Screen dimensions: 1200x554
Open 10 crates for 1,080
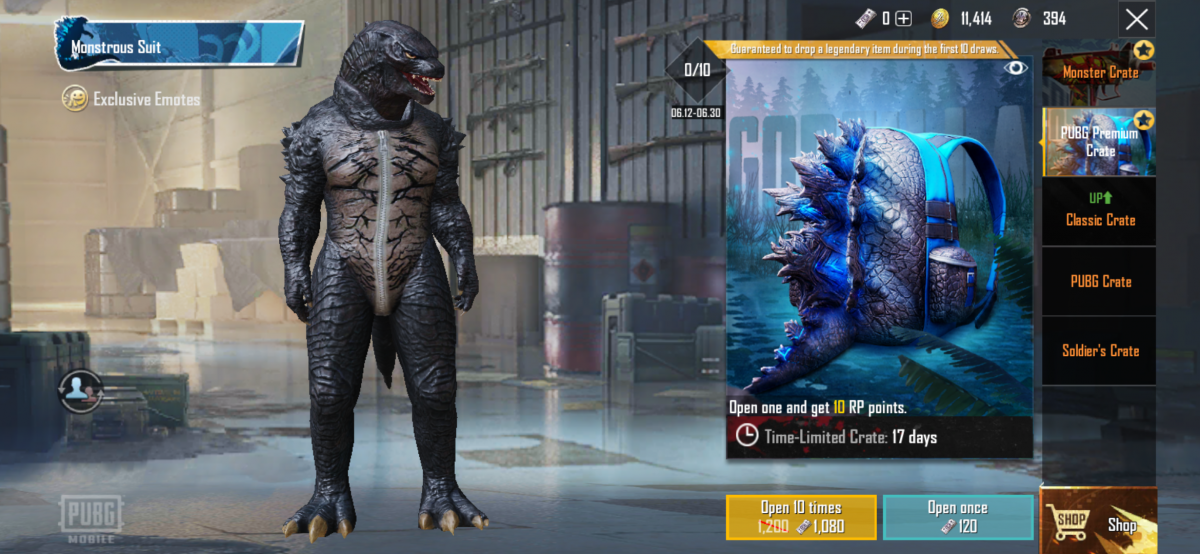pyautogui.click(x=801, y=517)
